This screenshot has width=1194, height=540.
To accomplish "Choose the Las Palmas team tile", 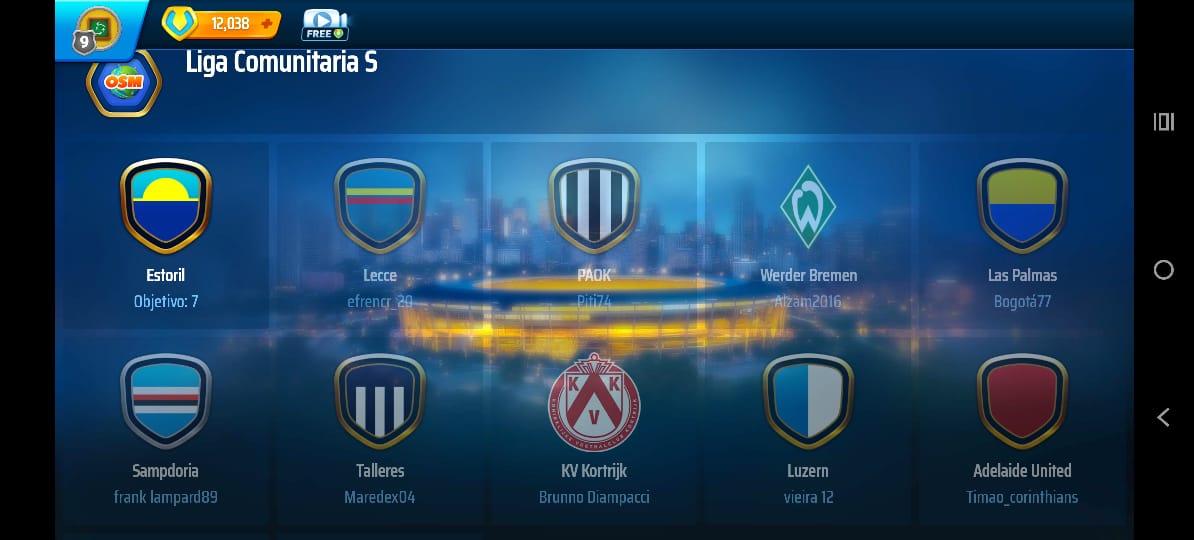I will click(x=1022, y=234).
